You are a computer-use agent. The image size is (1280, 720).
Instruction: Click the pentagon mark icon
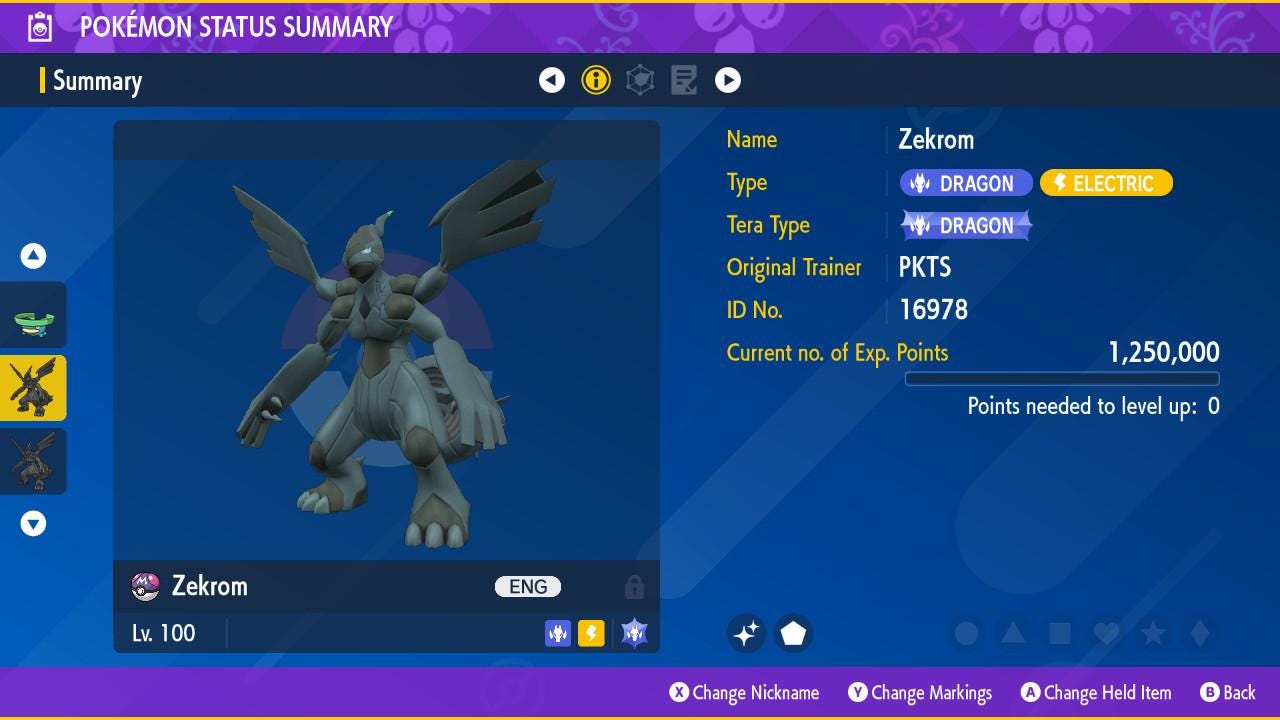pos(793,633)
